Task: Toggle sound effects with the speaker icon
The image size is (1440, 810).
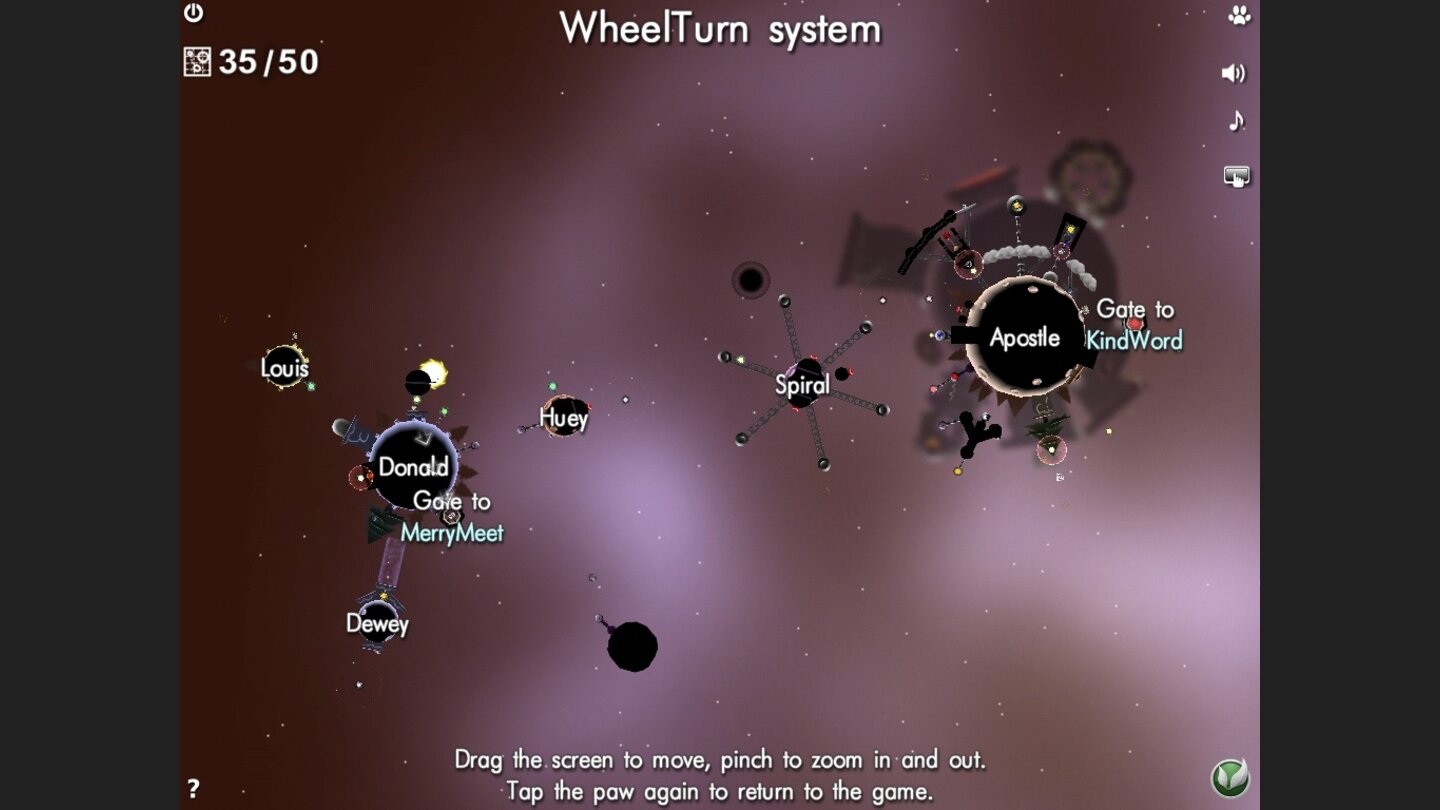Action: 1234,73
